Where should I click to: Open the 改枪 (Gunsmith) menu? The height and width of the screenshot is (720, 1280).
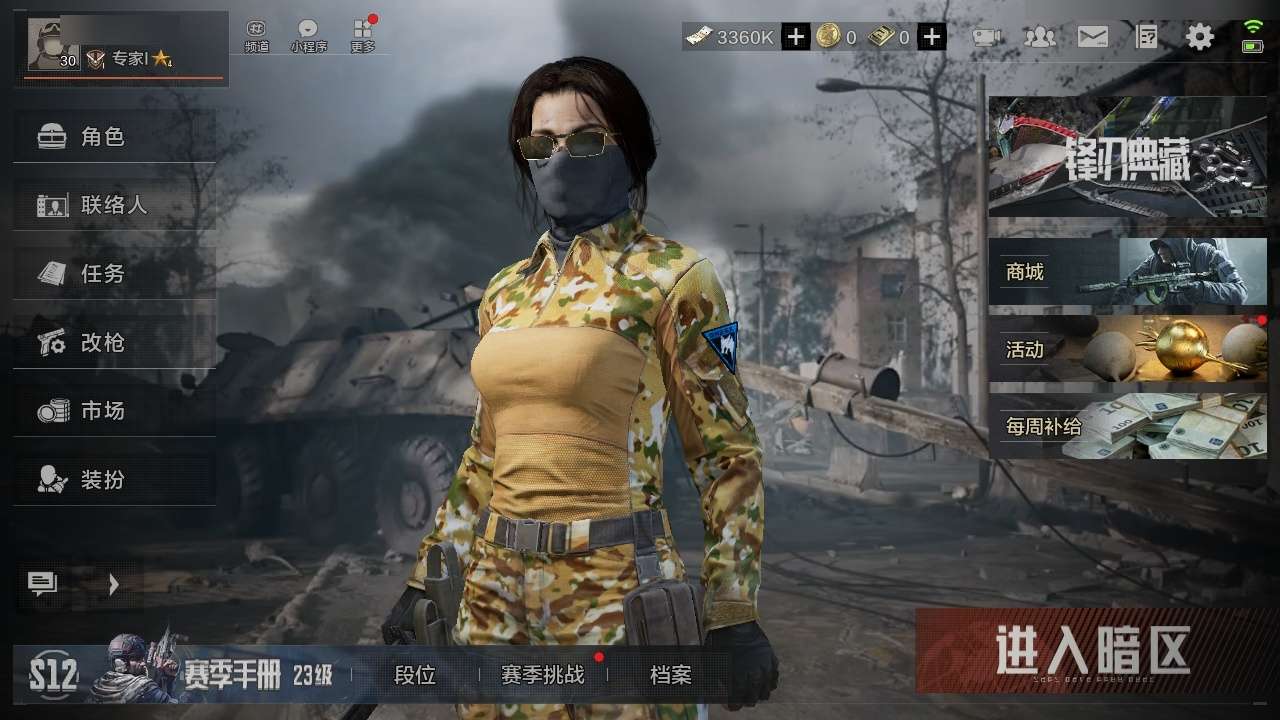click(x=114, y=343)
